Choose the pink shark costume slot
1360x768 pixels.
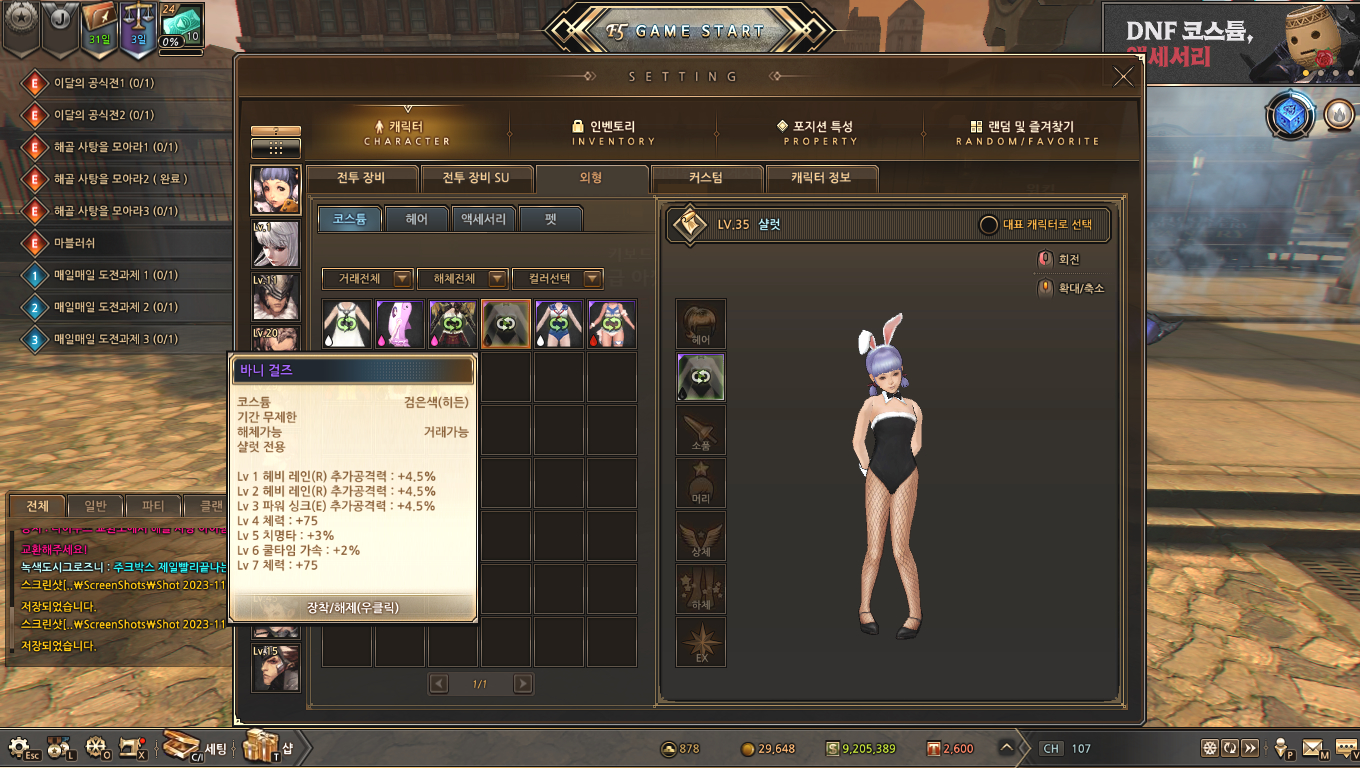click(400, 324)
